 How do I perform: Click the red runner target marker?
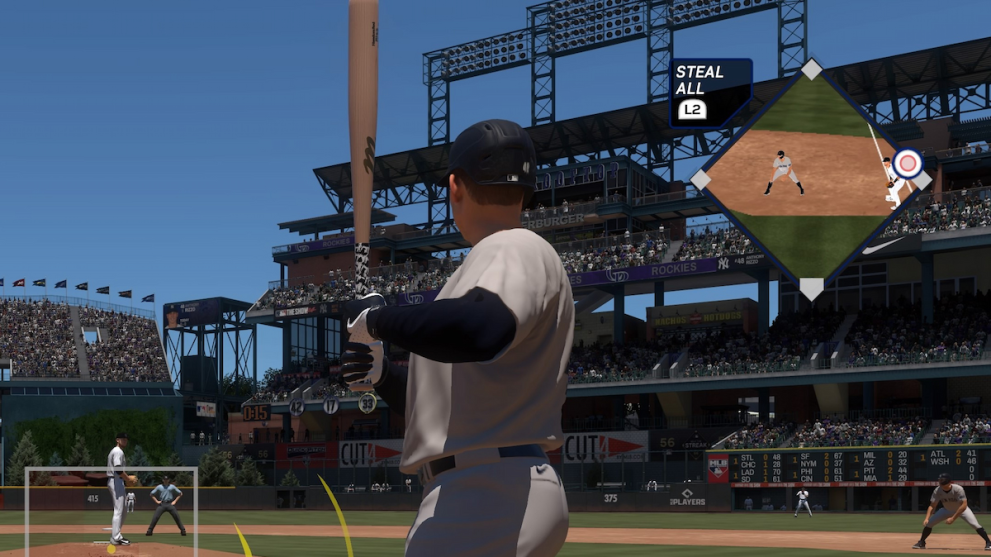[x=907, y=163]
